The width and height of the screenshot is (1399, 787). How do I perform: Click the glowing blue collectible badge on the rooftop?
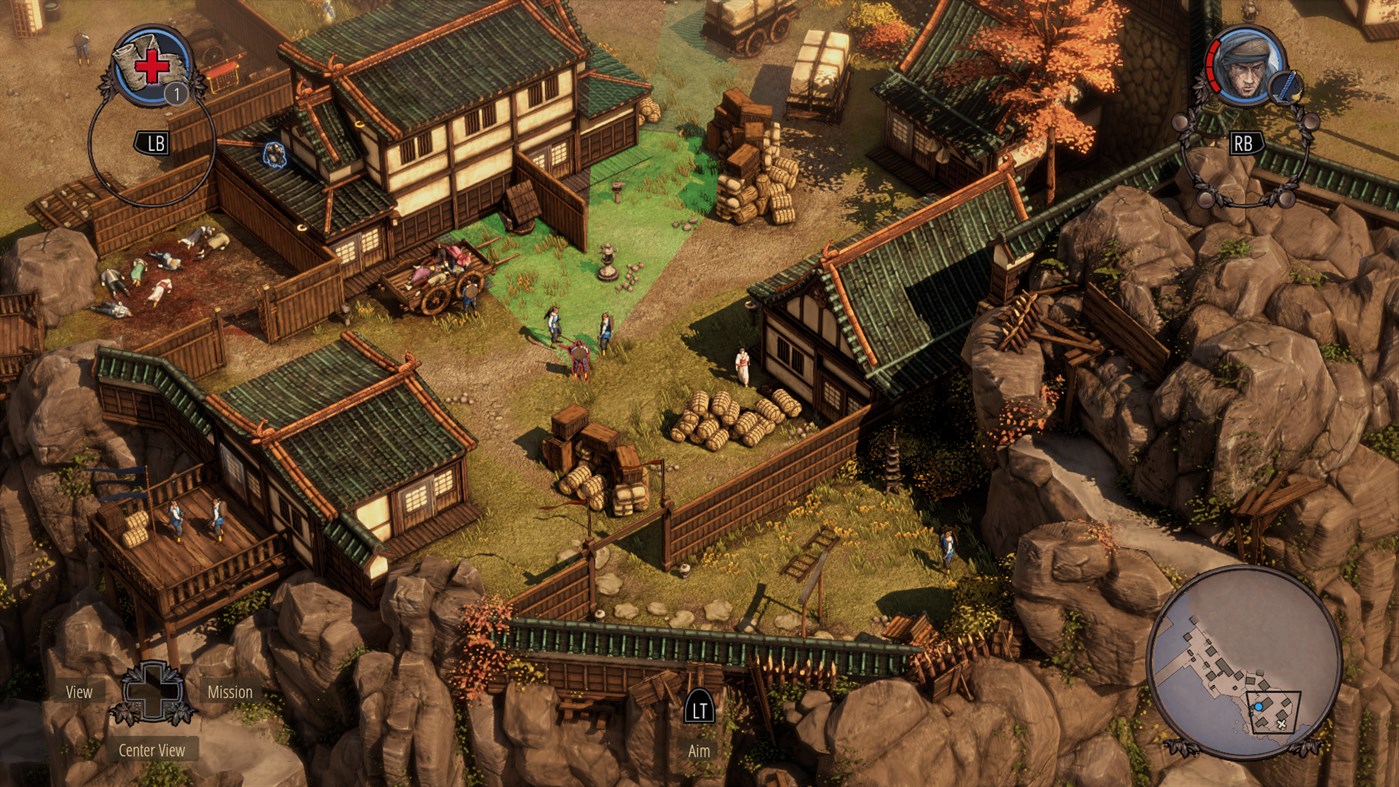(x=275, y=154)
